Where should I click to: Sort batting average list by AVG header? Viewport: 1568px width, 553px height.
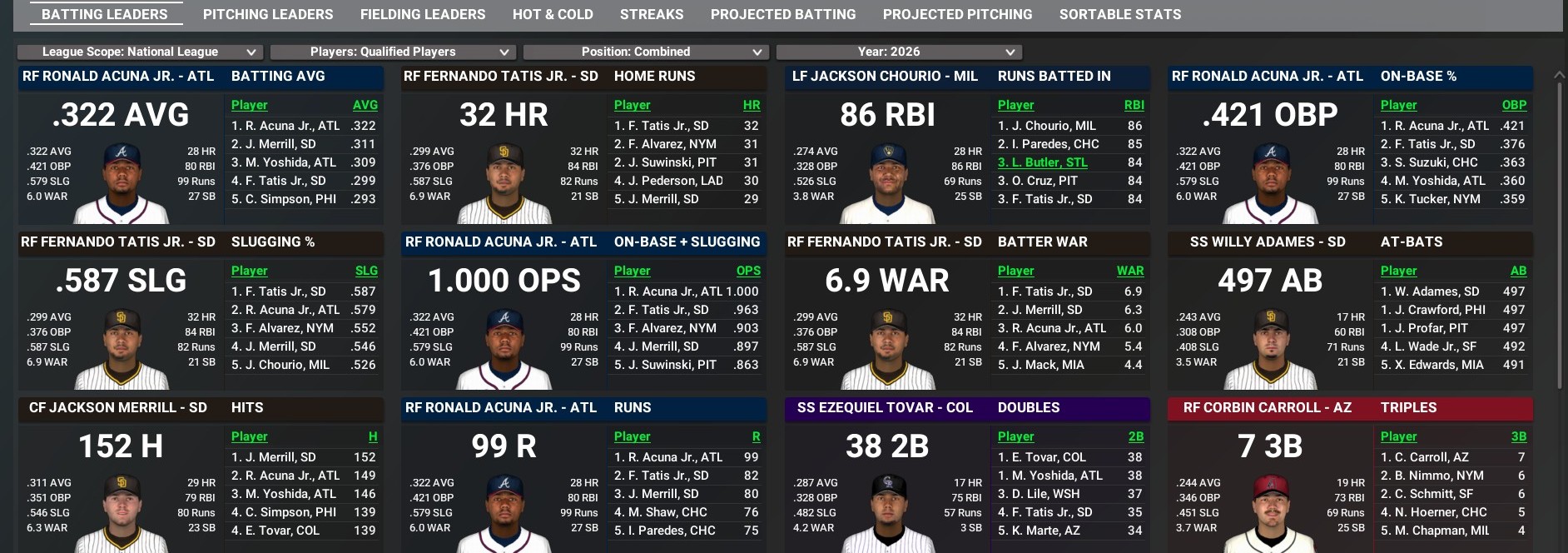click(365, 105)
